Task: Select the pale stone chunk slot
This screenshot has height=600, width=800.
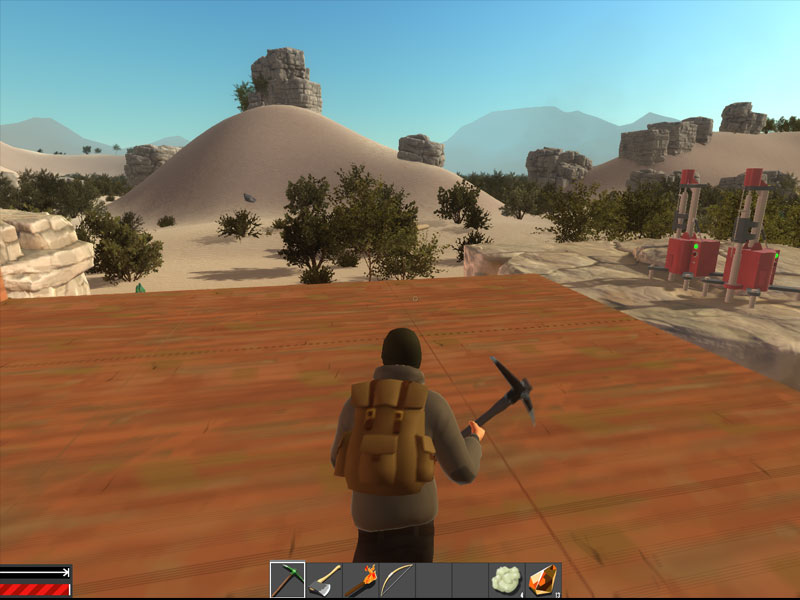Action: [506, 580]
